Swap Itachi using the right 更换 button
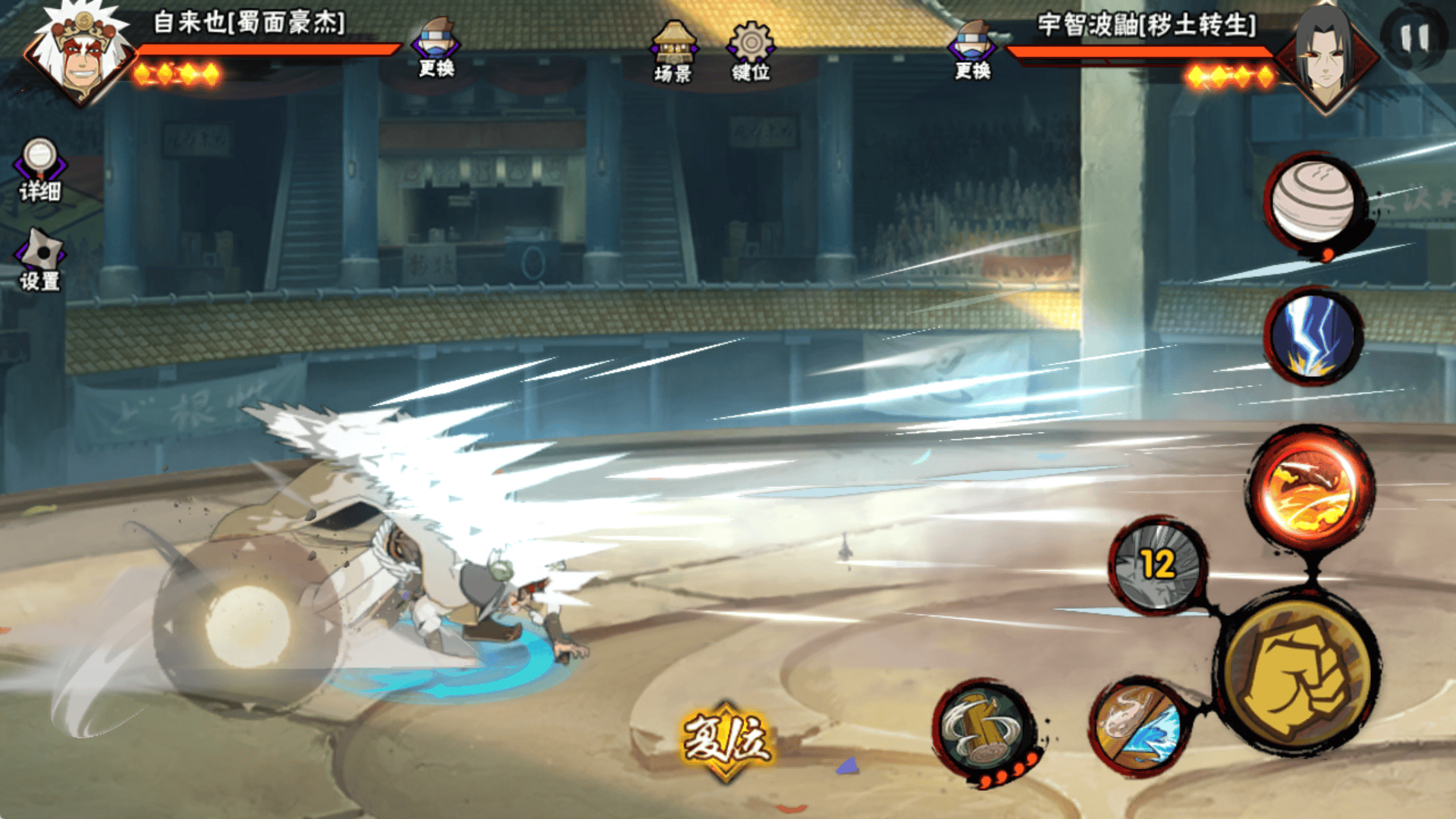The height and width of the screenshot is (819, 1456). click(972, 49)
